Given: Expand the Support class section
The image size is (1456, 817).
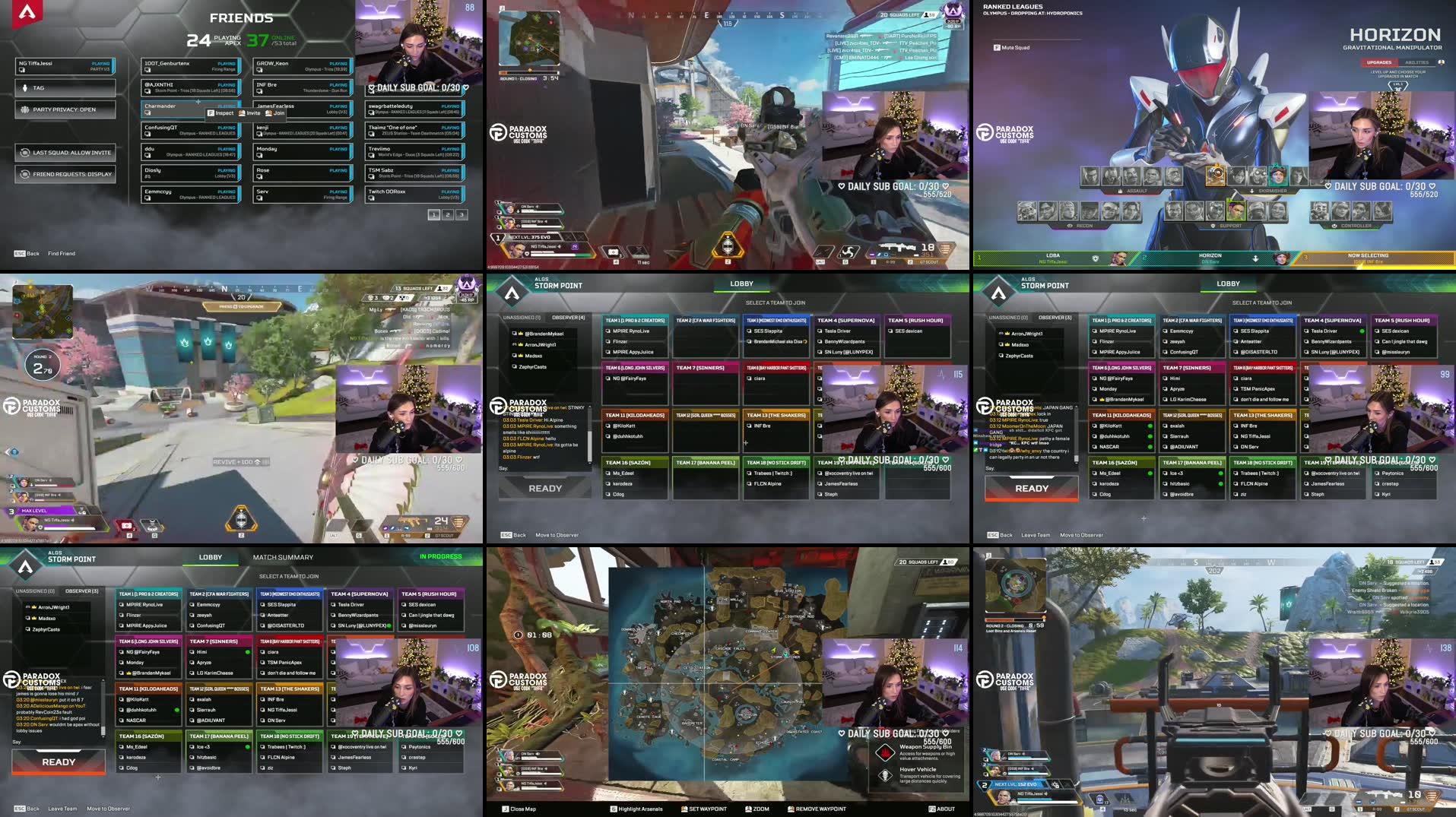Looking at the screenshot, I should click(1212, 224).
